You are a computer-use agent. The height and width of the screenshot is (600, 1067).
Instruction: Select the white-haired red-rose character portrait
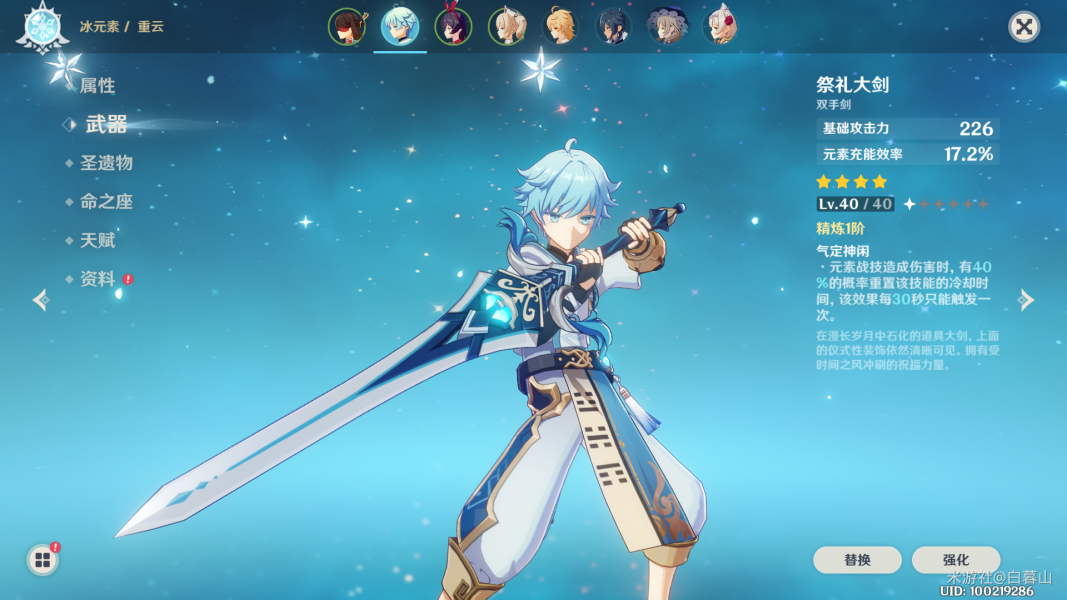(720, 27)
